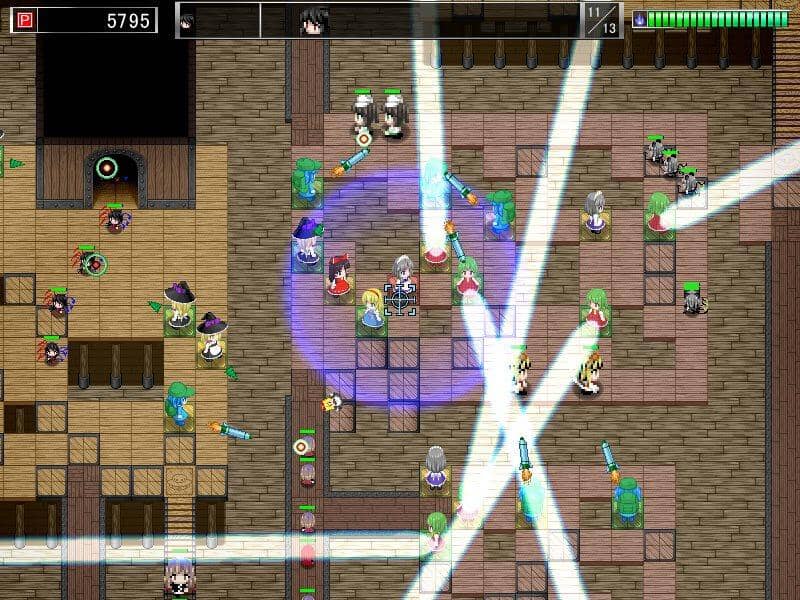Click the red P points icon
Image resolution: width=800 pixels, height=600 pixels.
point(23,20)
